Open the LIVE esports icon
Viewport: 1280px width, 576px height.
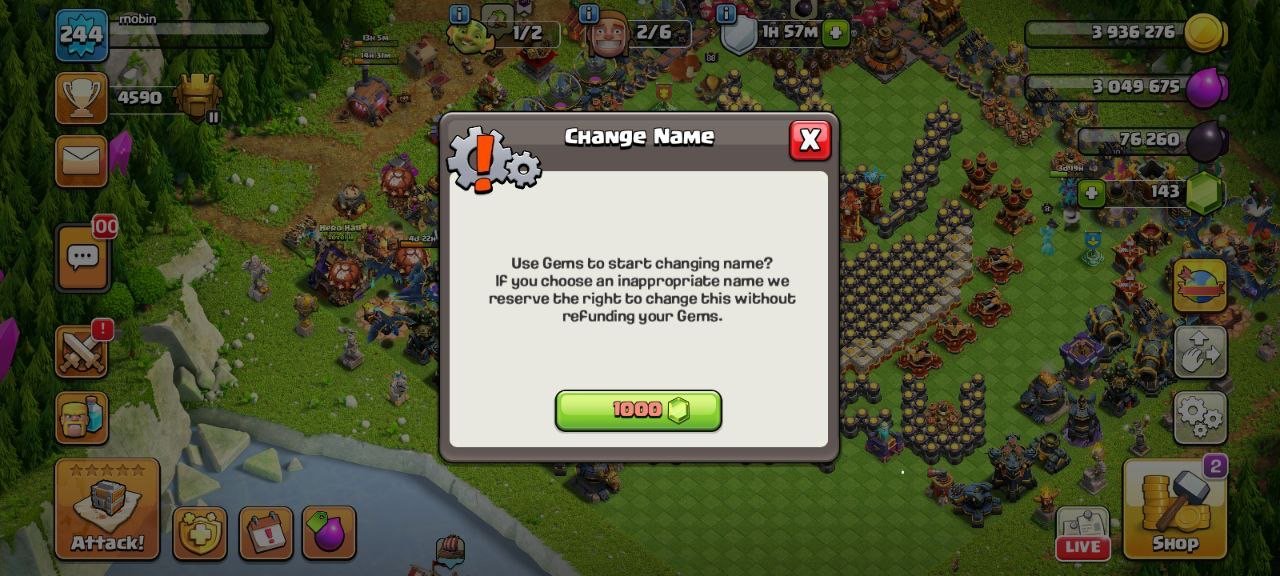point(1083,533)
